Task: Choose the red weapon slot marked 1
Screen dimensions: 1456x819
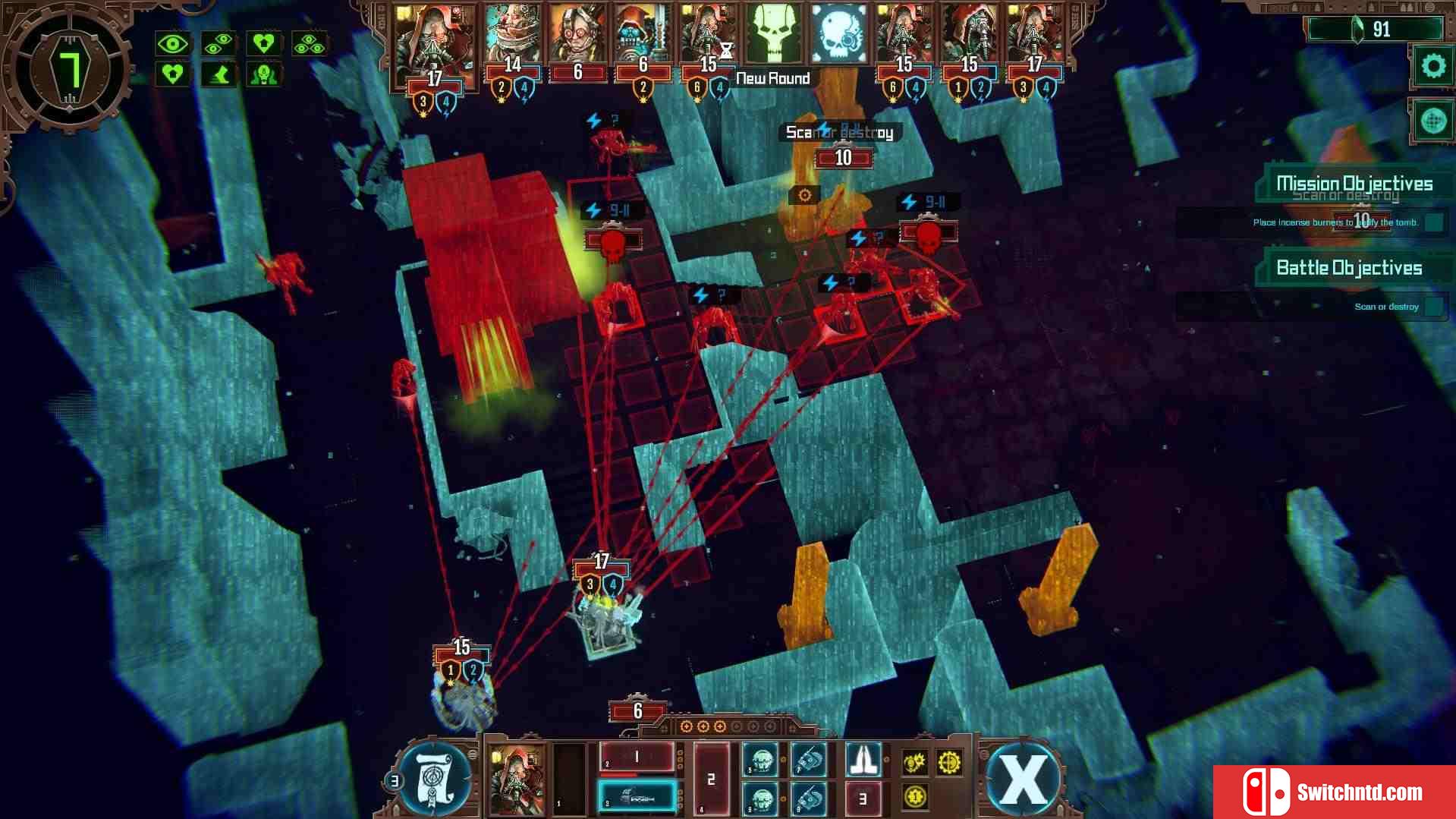Action: coord(637,757)
